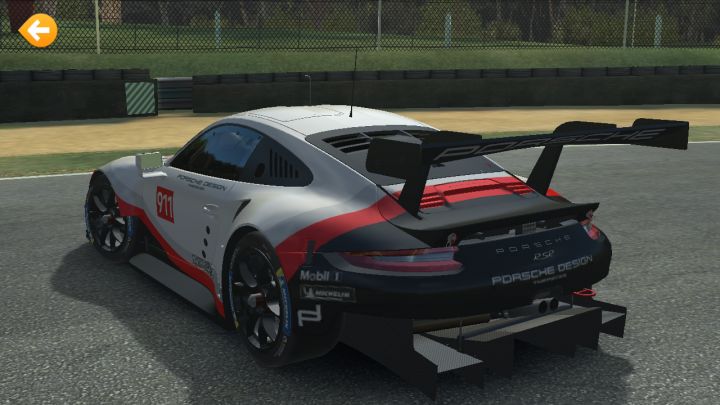This screenshot has height=405, width=720.
Task: Tap the orange back arrow button
Action: coord(38,31)
